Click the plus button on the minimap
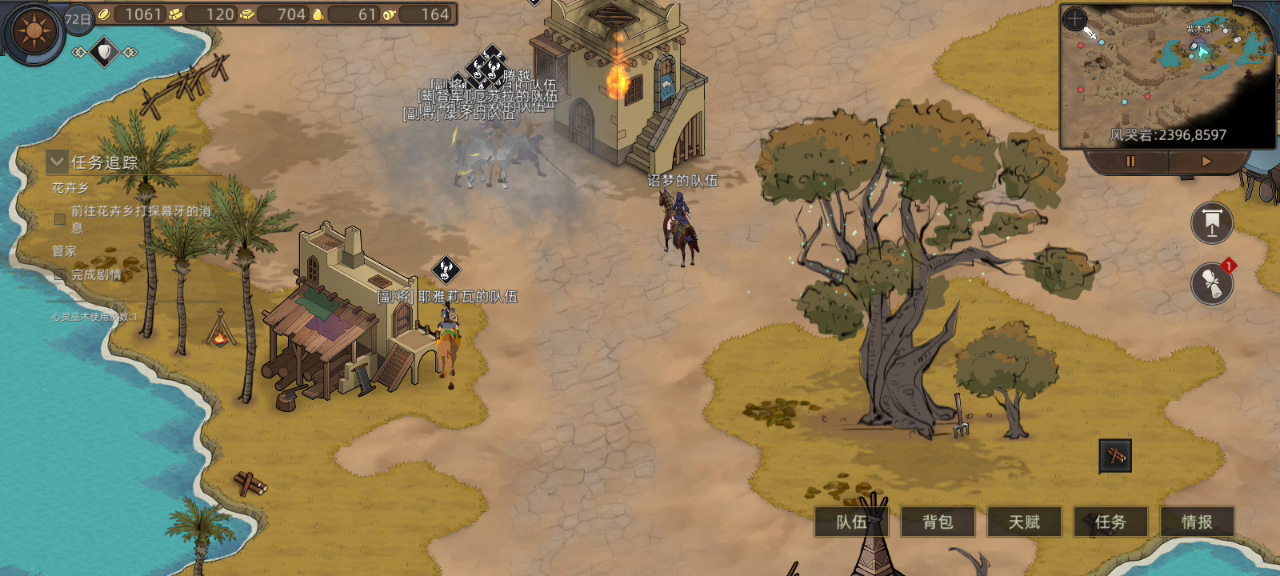1280x576 pixels. coord(1075,18)
